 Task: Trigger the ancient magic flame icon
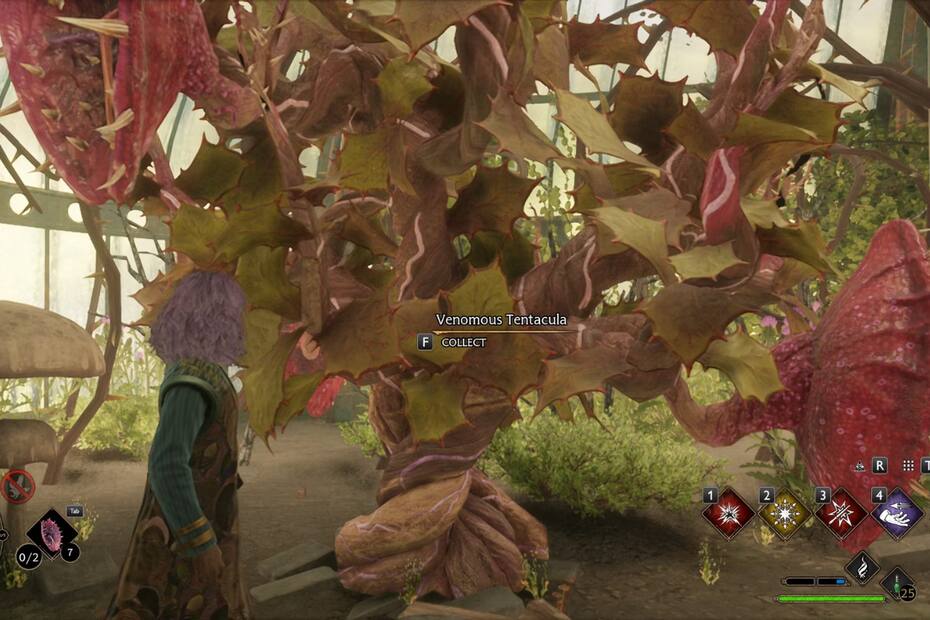(x=862, y=568)
